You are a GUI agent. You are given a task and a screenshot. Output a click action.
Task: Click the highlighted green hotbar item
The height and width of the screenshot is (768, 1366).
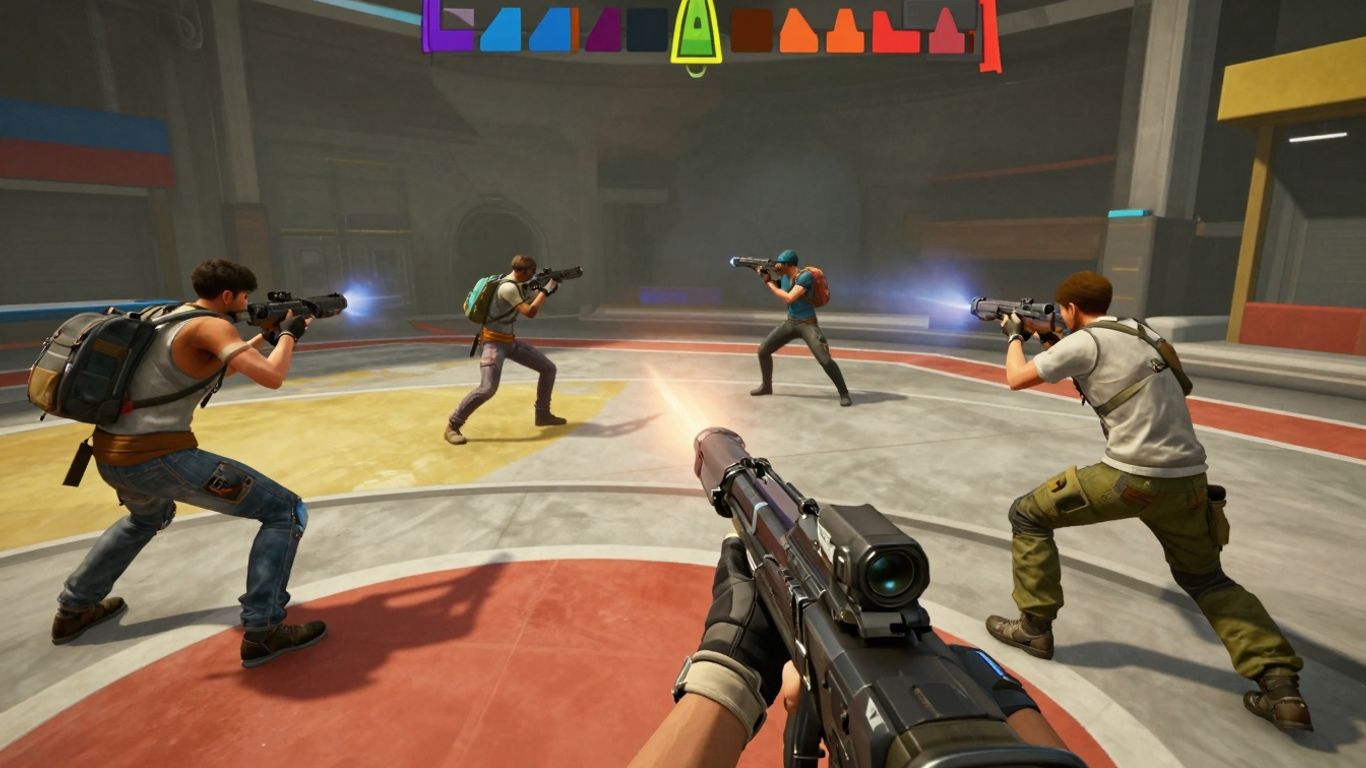click(698, 30)
